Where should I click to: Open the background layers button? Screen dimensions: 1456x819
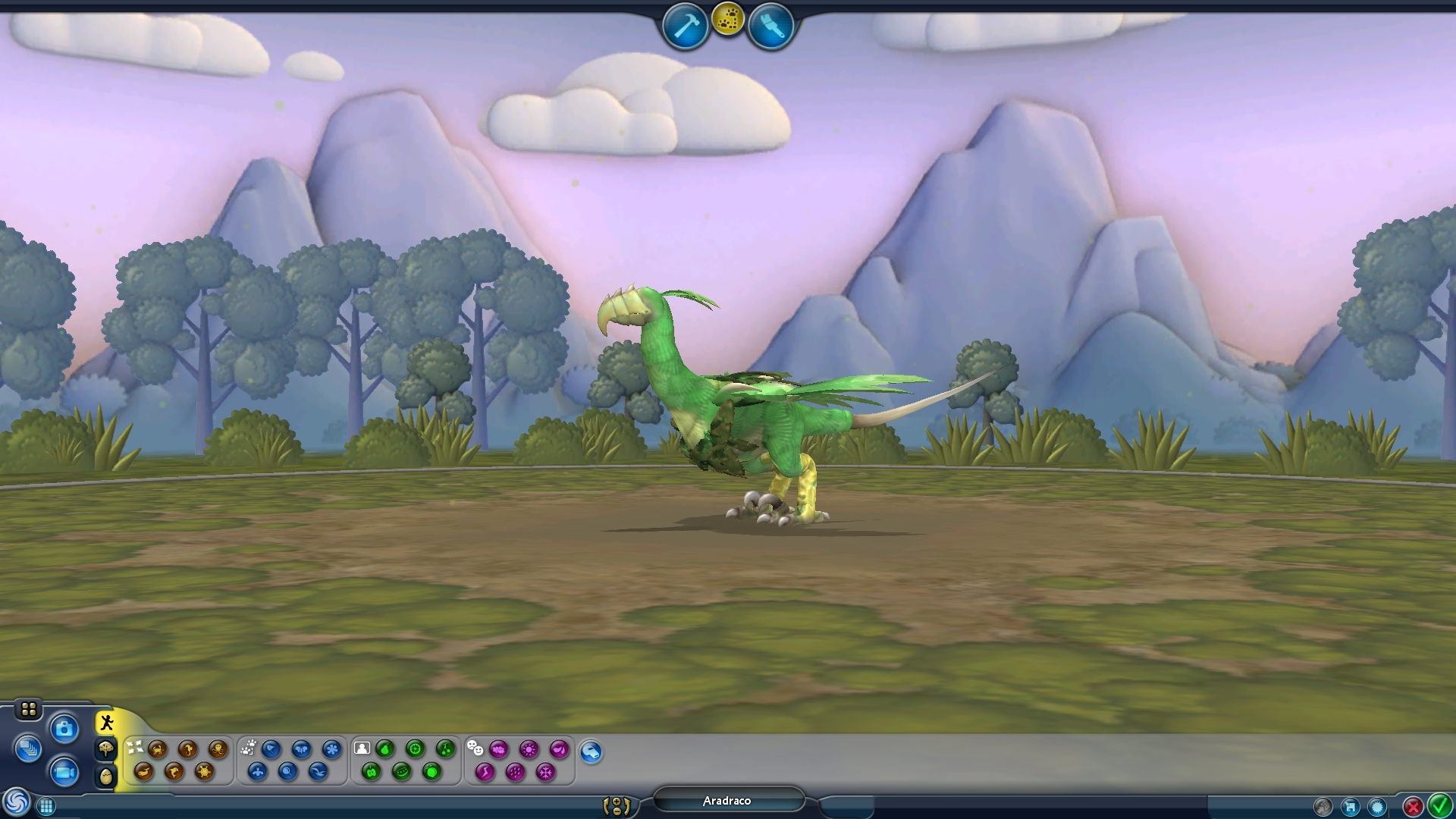pos(28,749)
